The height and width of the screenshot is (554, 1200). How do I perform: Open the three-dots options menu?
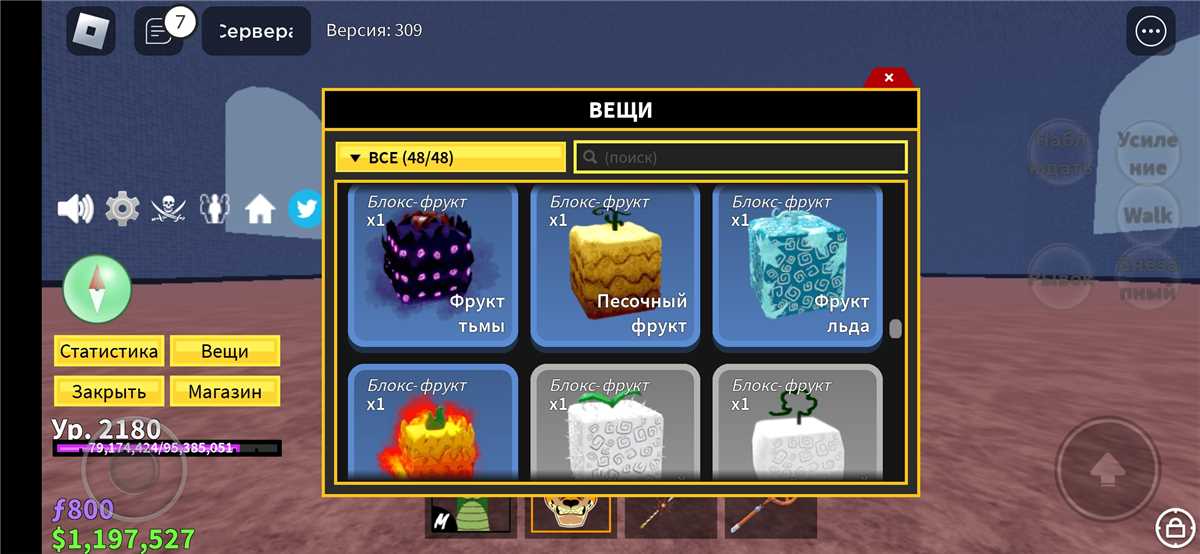click(1151, 32)
